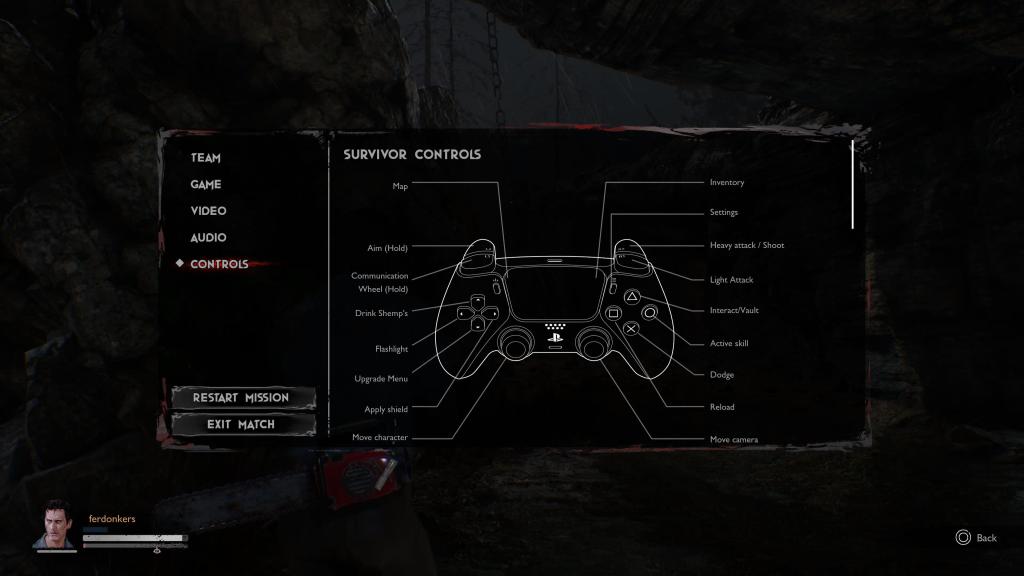The width and height of the screenshot is (1024, 576).
Task: Open the Video settings section
Action: [208, 211]
